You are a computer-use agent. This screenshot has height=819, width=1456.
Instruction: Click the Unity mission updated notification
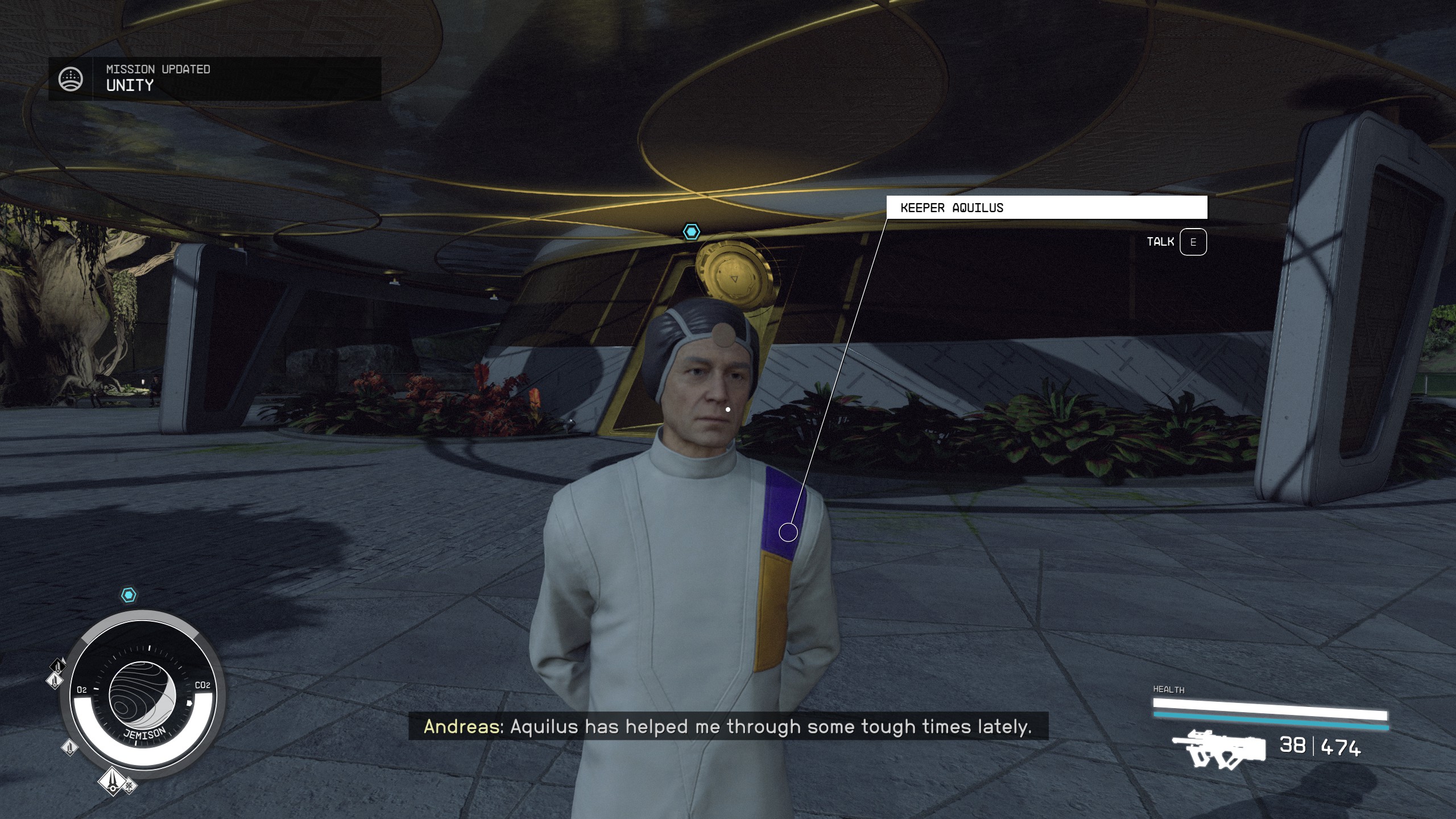(214, 78)
